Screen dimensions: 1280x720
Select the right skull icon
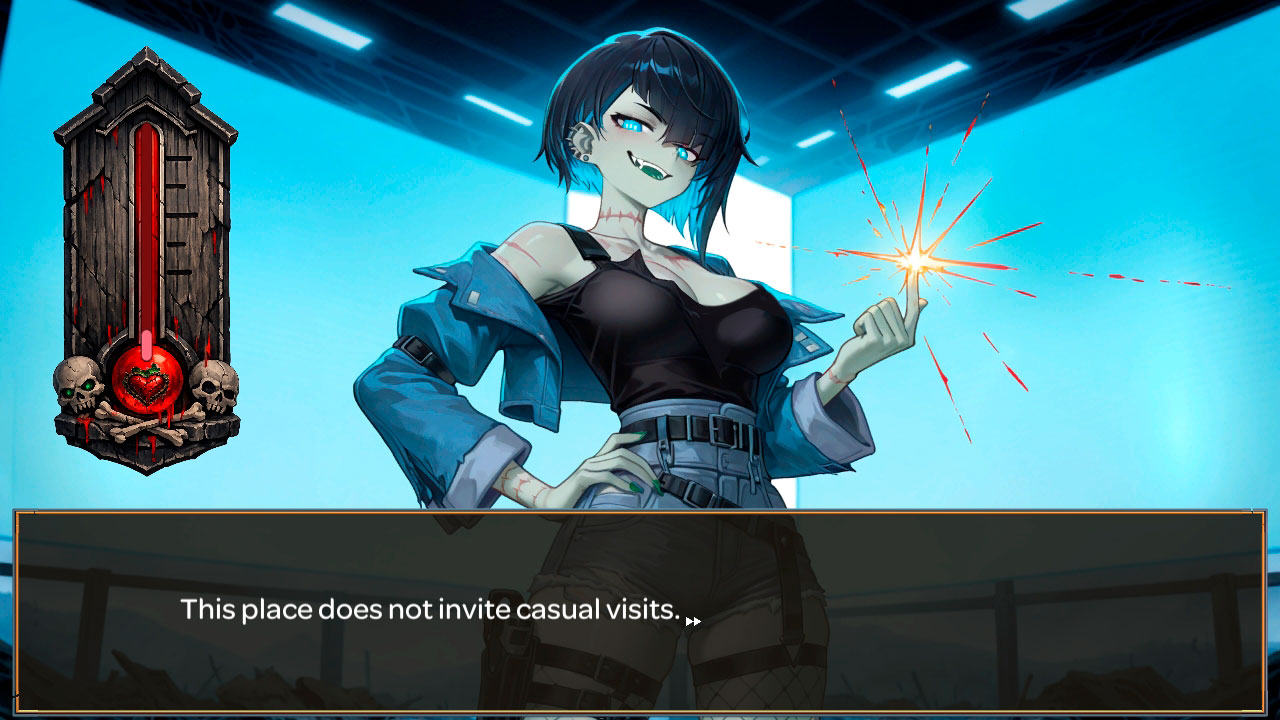[215, 385]
